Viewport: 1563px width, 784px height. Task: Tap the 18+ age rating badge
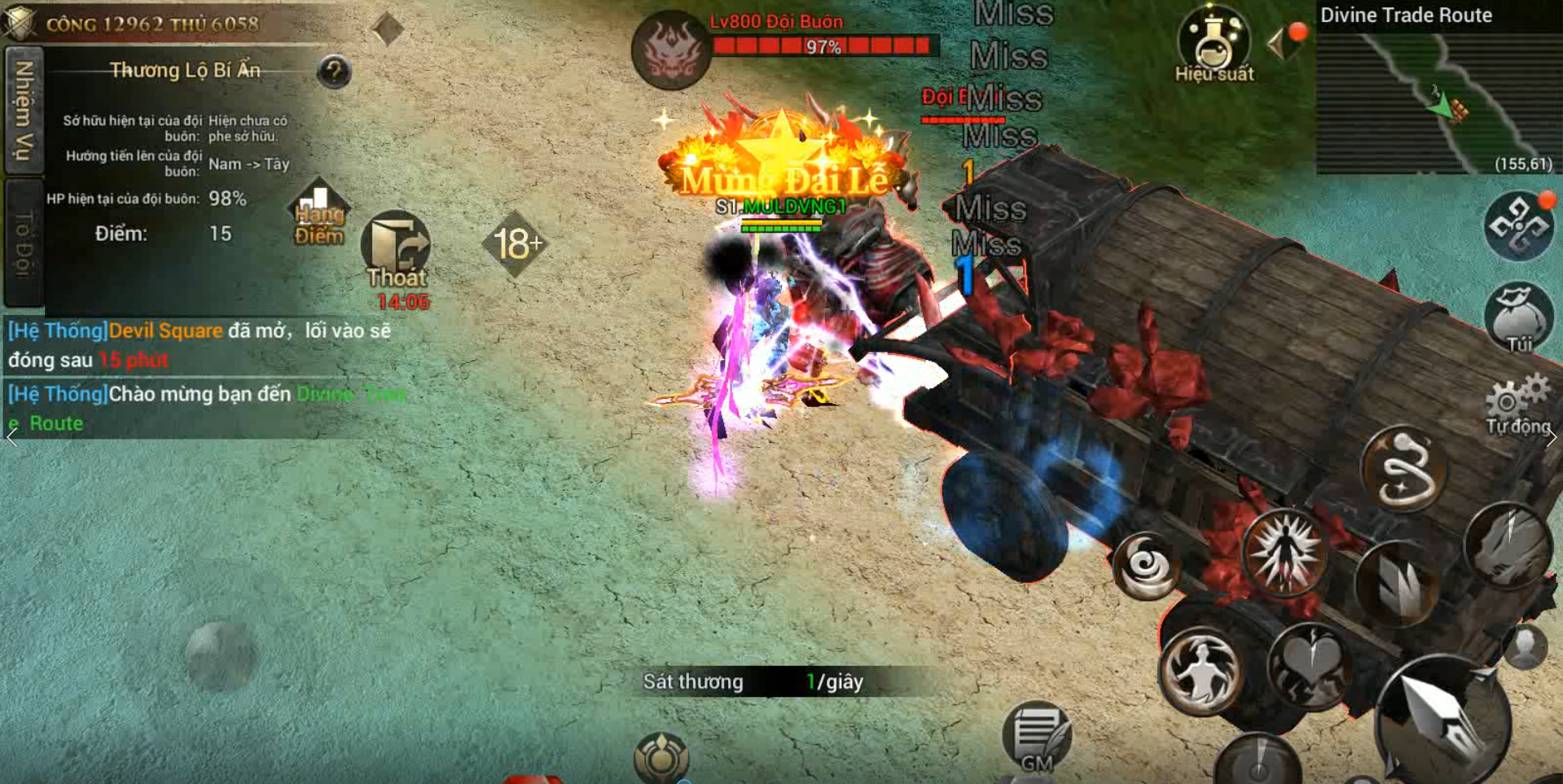coord(515,243)
